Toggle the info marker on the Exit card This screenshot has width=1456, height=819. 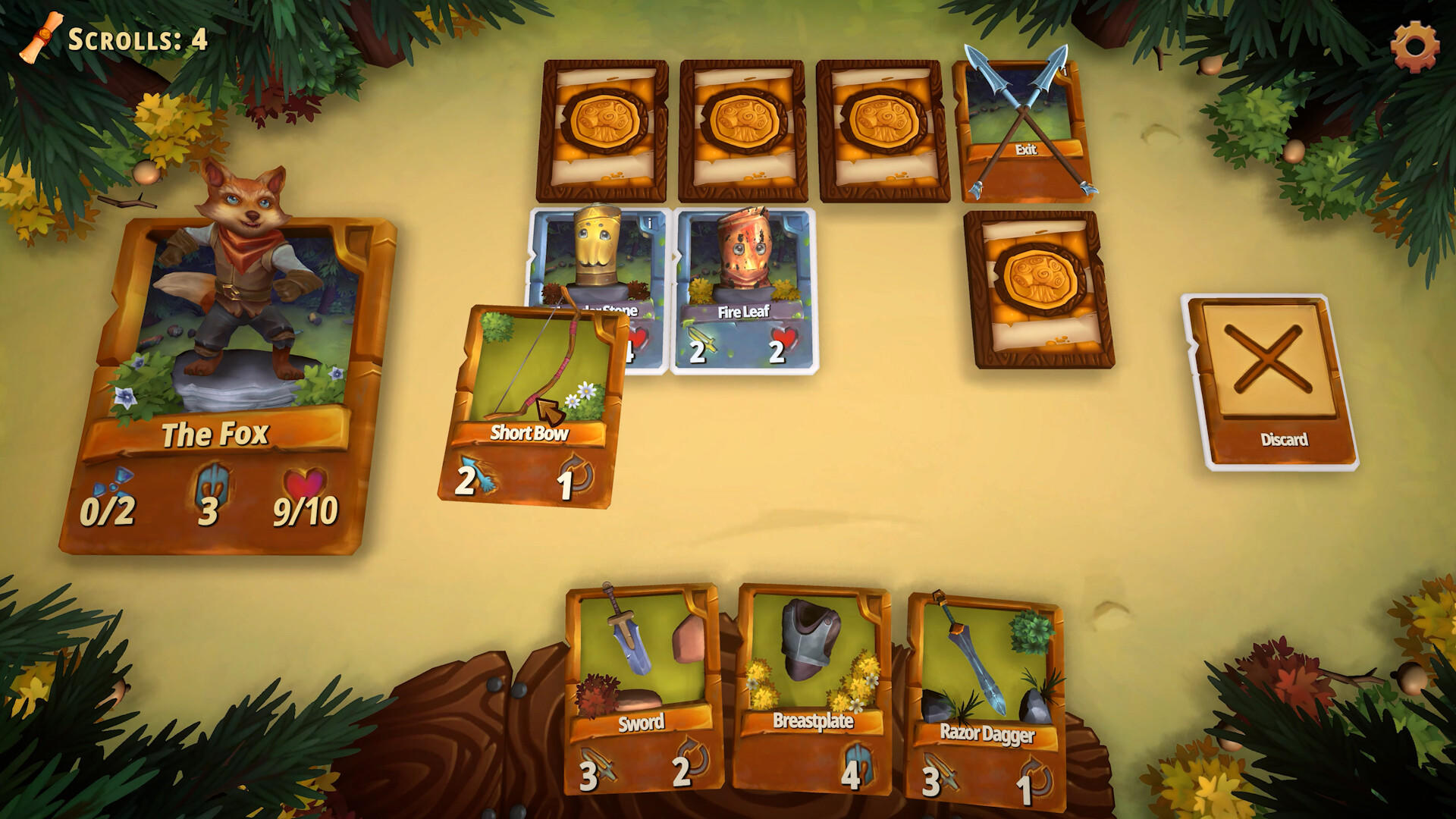(1064, 71)
